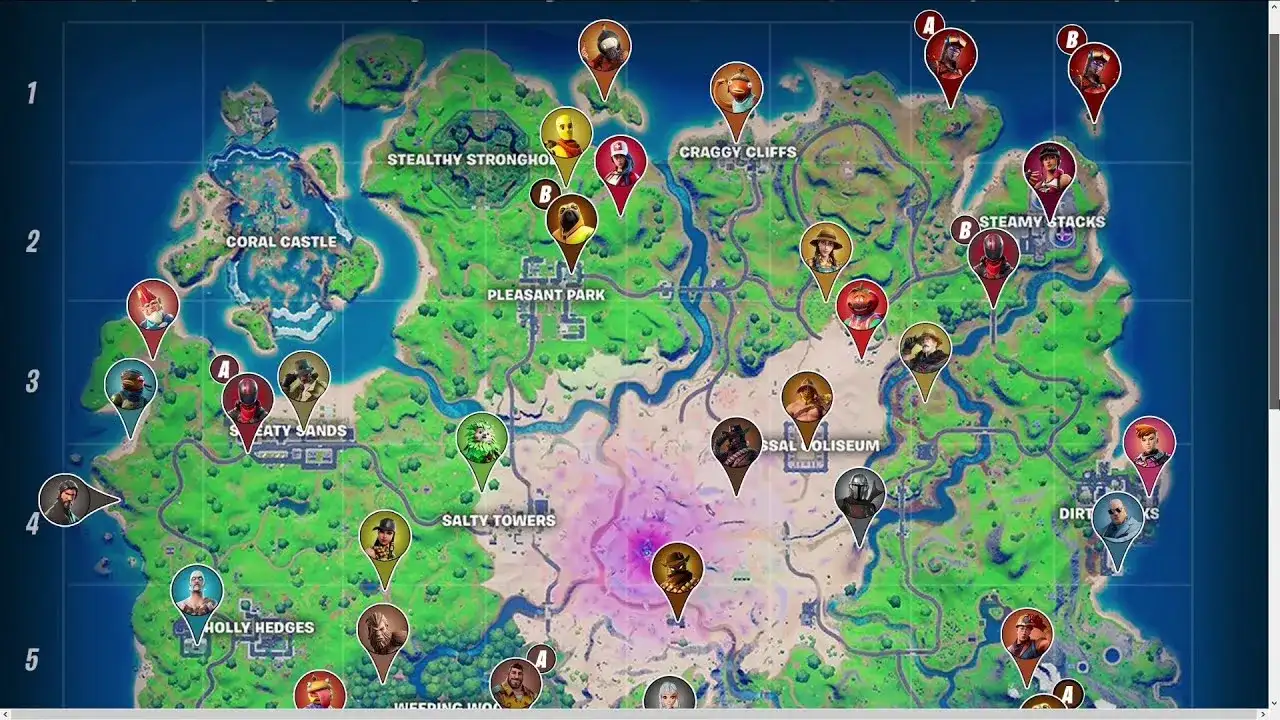
Task: Click the horizontal scrollbar at the bottom
Action: pos(640,713)
